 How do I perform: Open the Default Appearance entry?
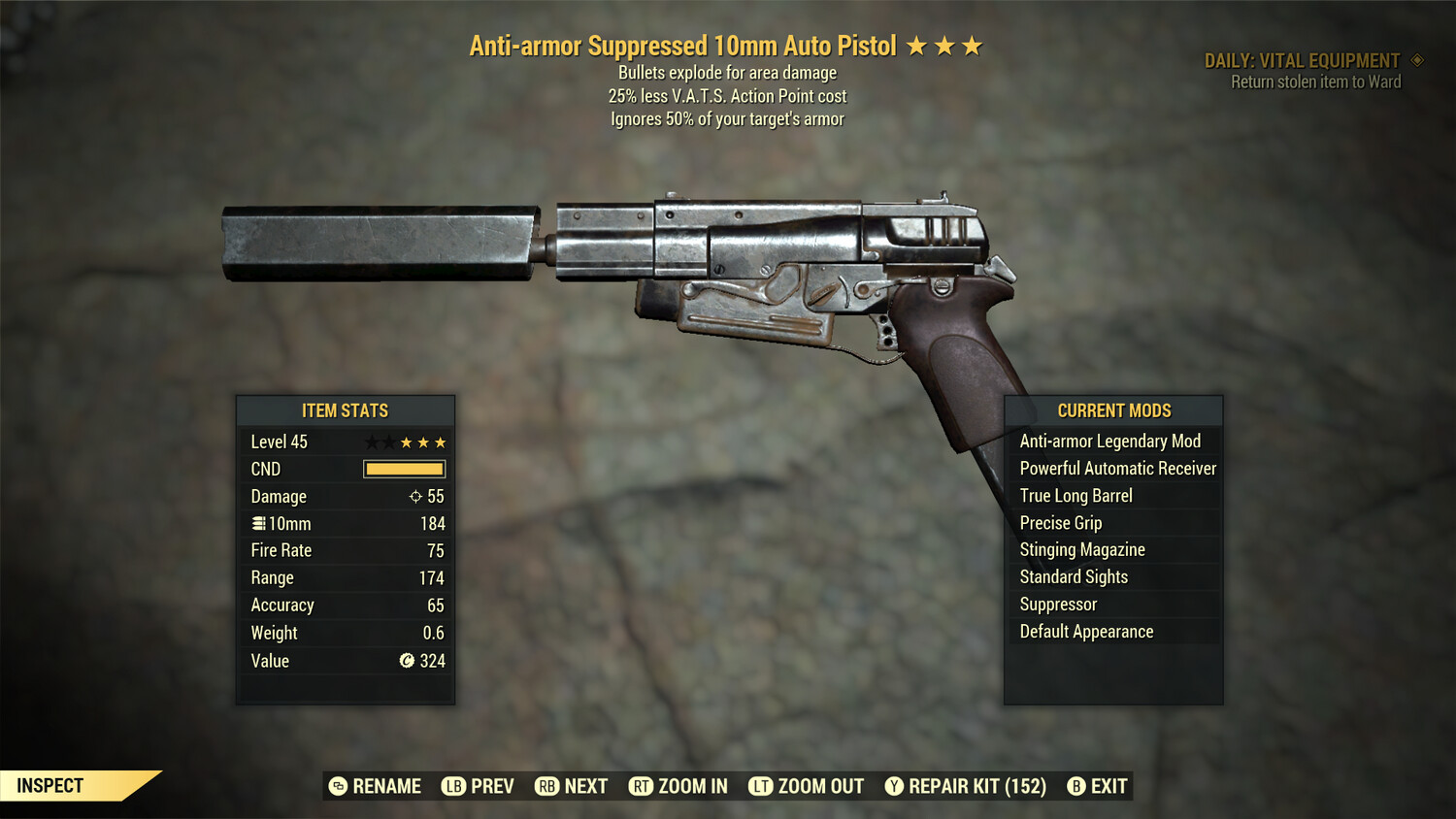[1086, 631]
